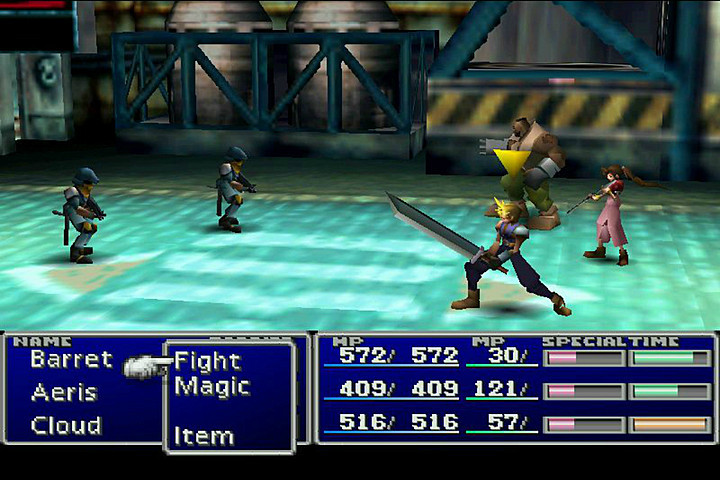The height and width of the screenshot is (480, 720).
Task: Select the Magic command
Action: (212, 386)
